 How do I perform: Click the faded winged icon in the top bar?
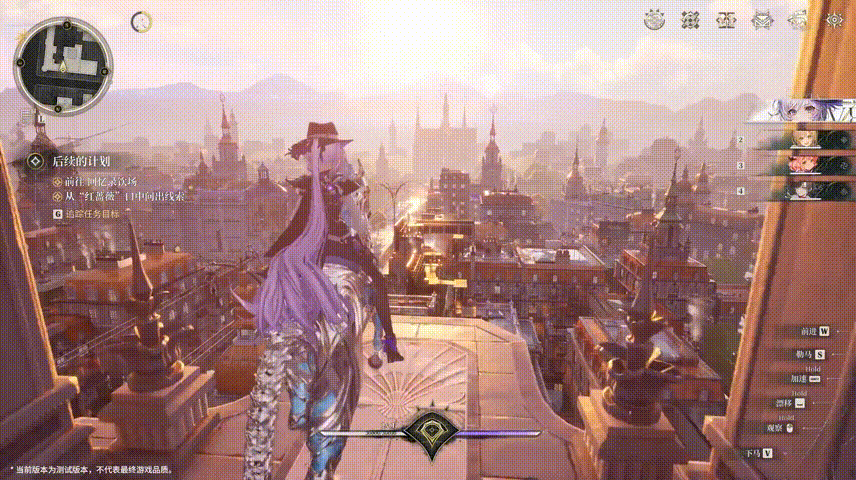[798, 19]
